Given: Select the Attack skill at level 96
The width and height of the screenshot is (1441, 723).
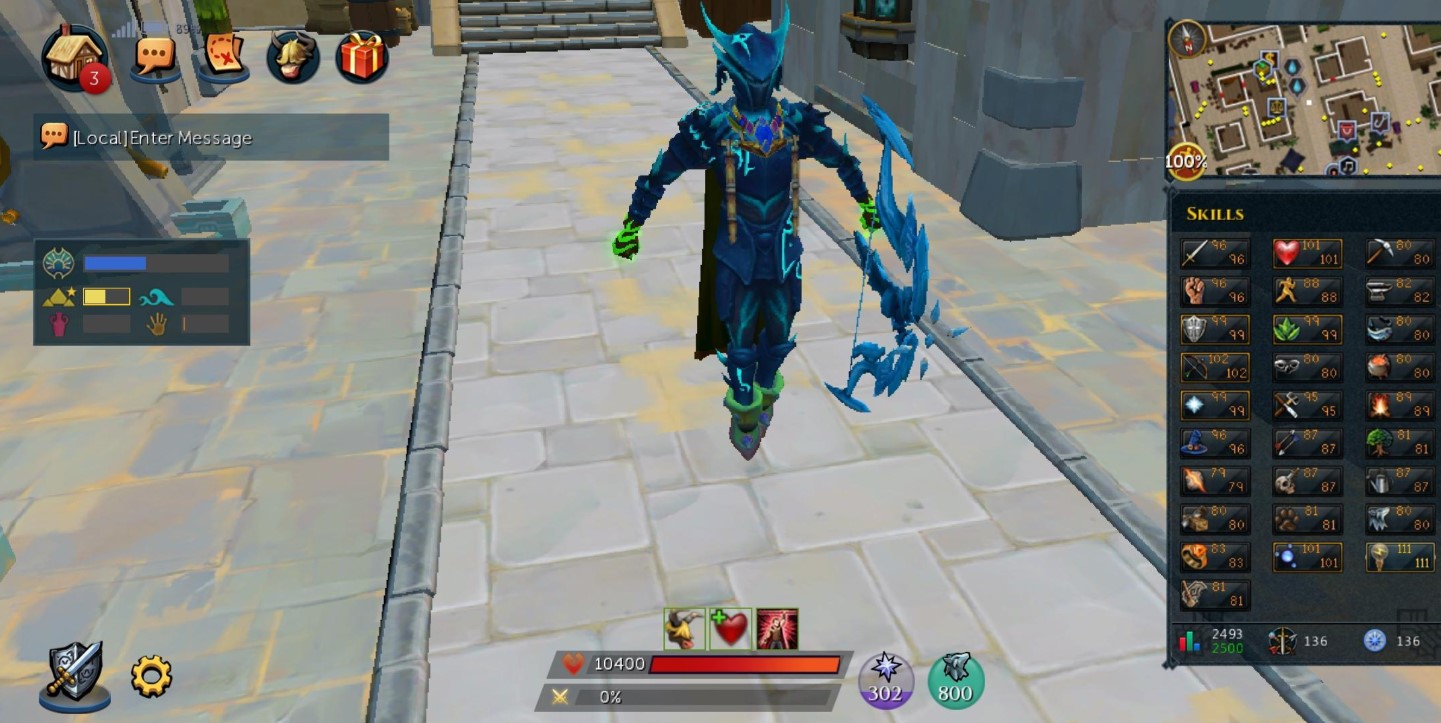Looking at the screenshot, I should [1214, 253].
